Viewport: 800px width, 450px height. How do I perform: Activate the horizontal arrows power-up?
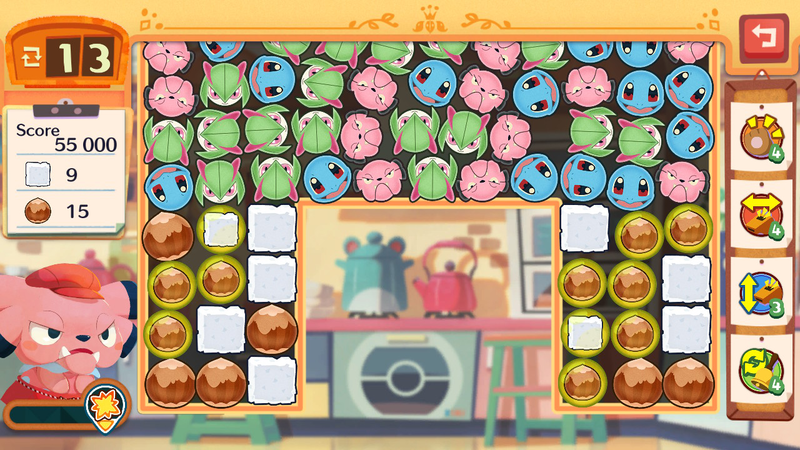(760, 212)
